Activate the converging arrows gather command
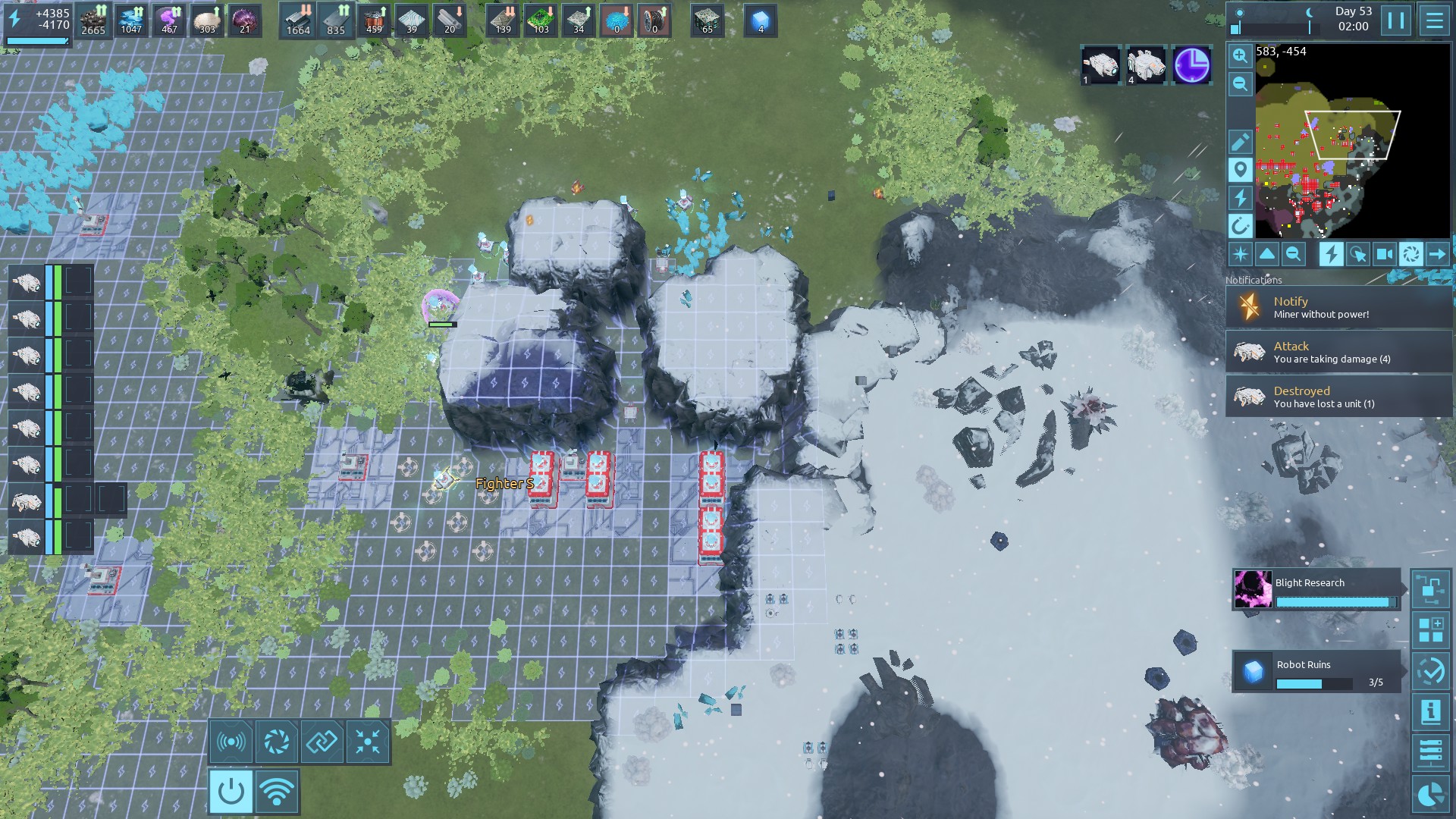The height and width of the screenshot is (819, 1456). pyautogui.click(x=368, y=741)
